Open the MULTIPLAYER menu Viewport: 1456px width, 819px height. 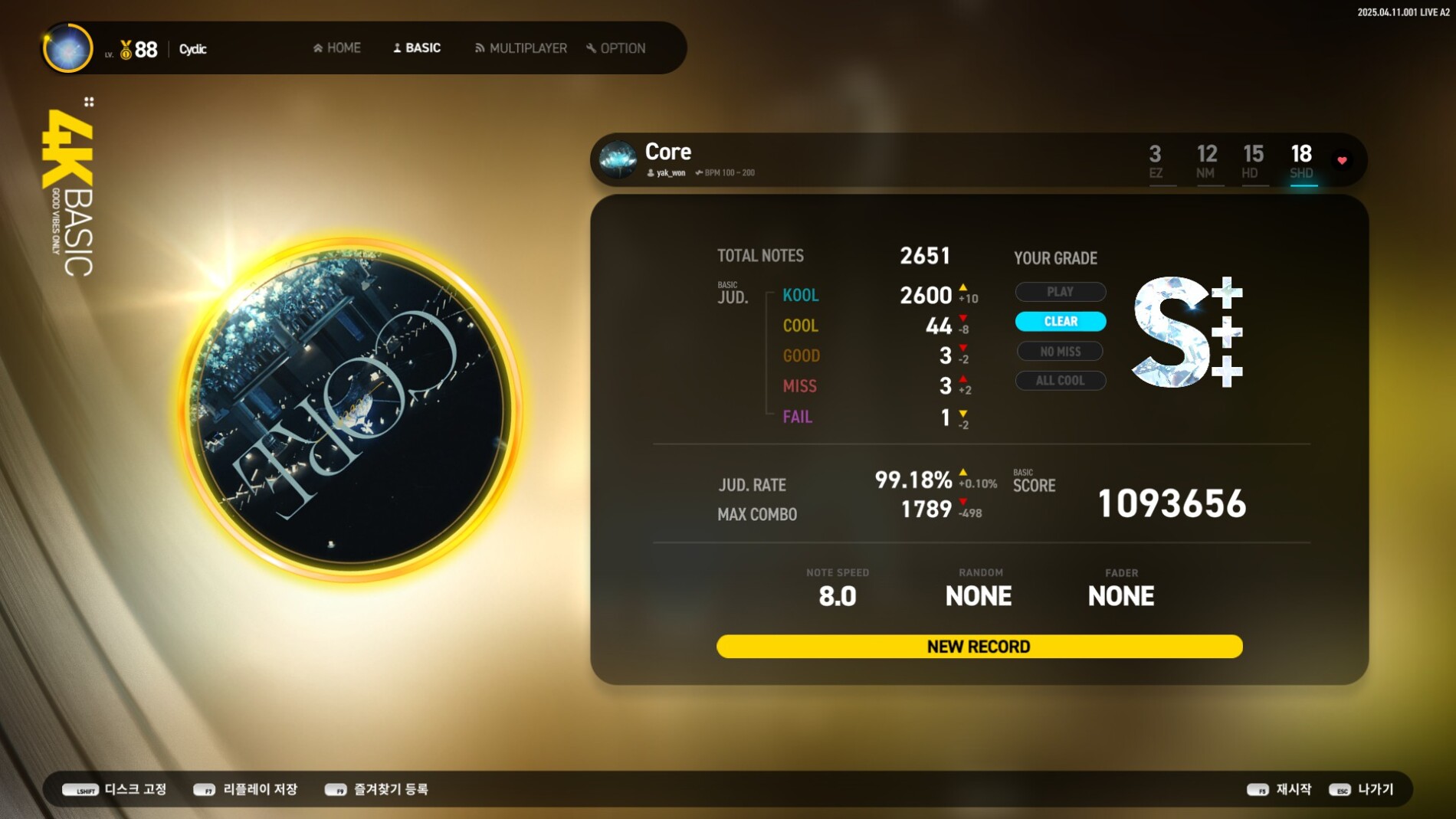(x=521, y=48)
